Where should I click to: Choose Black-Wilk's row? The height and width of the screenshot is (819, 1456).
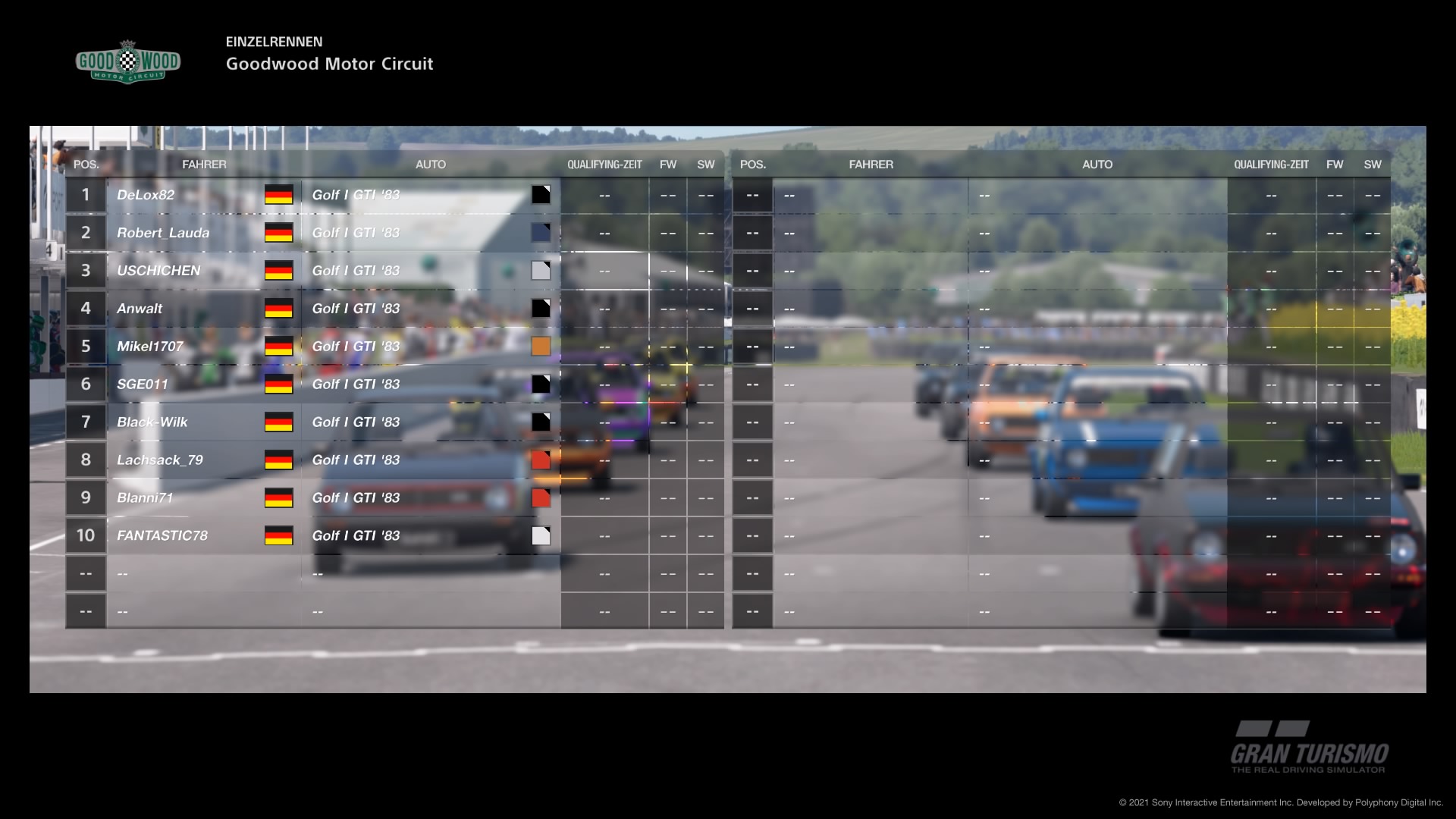coord(152,422)
